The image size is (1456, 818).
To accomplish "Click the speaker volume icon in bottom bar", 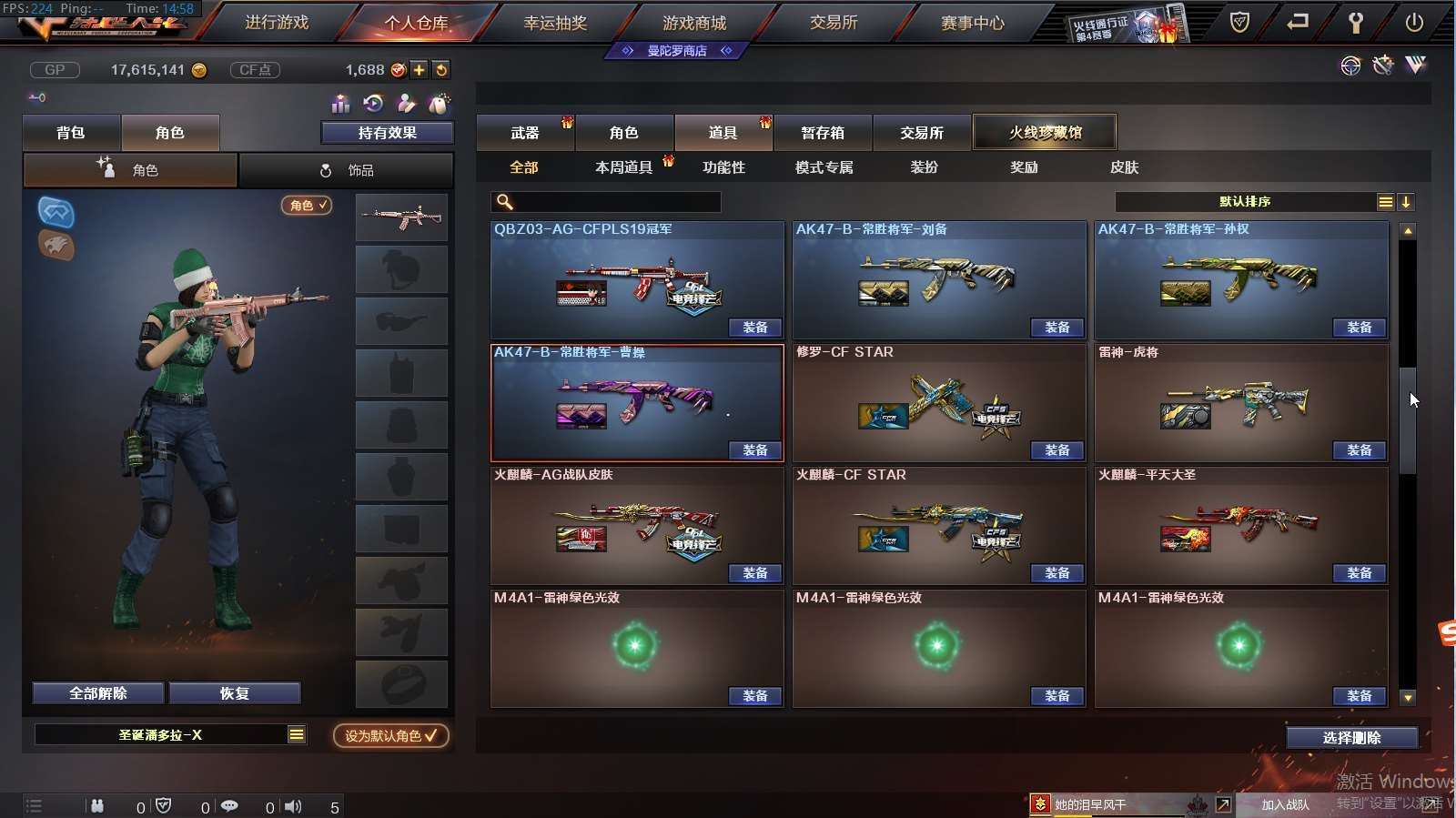I will click(292, 804).
